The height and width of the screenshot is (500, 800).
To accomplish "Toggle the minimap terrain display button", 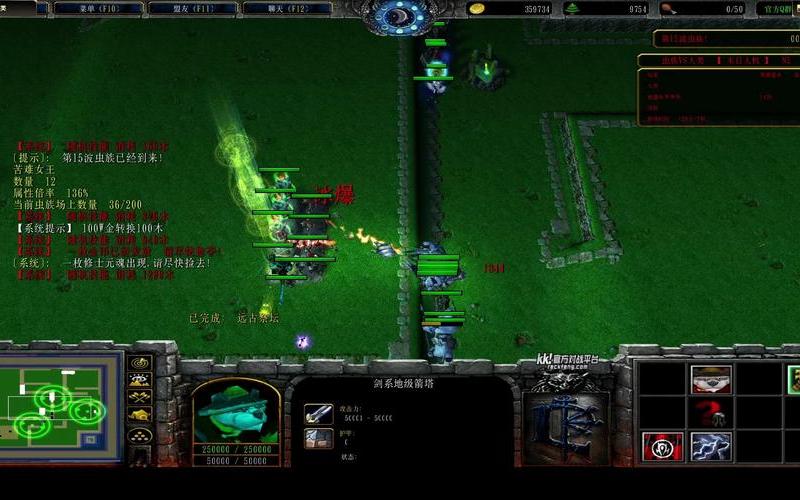I will (x=140, y=380).
